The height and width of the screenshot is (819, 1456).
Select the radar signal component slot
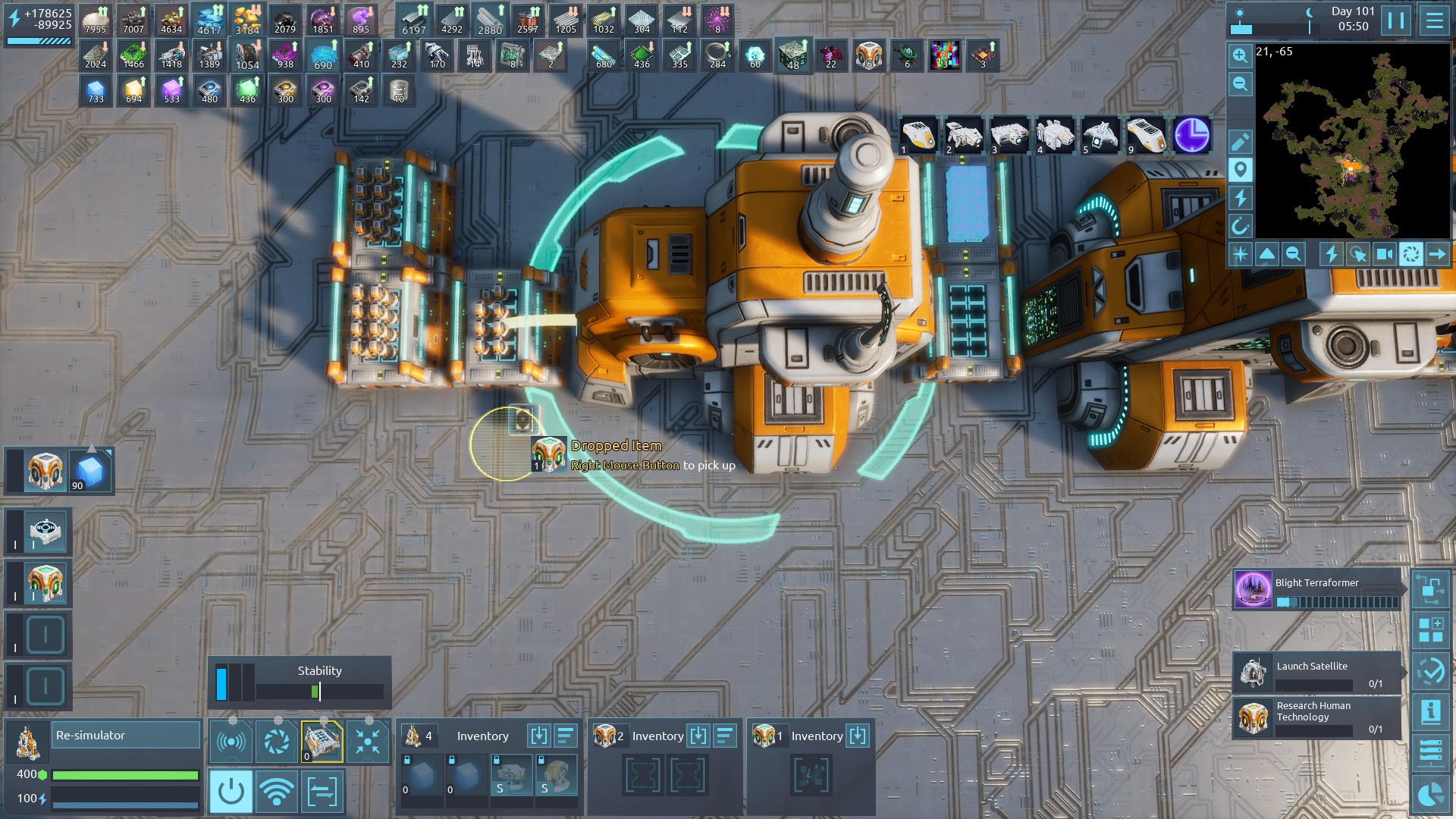pyautogui.click(x=231, y=741)
